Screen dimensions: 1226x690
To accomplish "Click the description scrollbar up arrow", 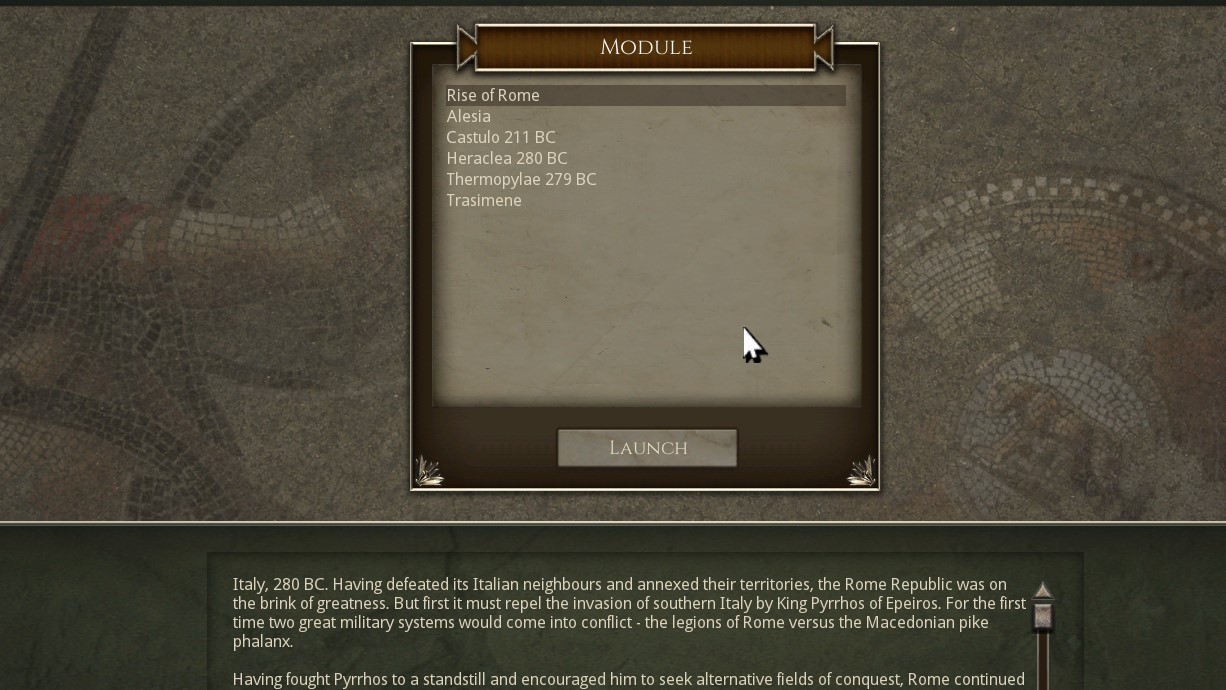I will pos(1043,593).
